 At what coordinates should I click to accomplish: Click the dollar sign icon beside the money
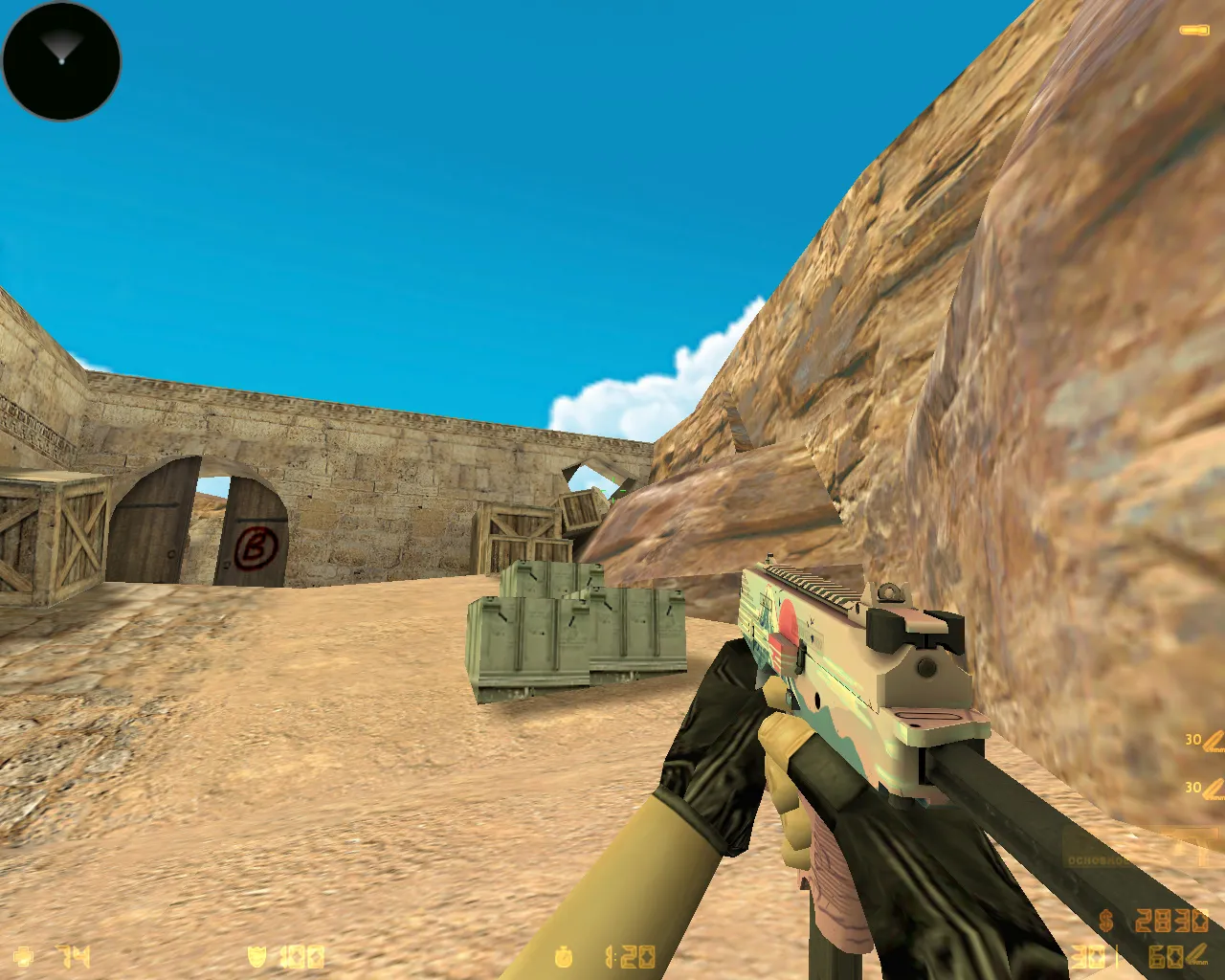coord(1104,921)
